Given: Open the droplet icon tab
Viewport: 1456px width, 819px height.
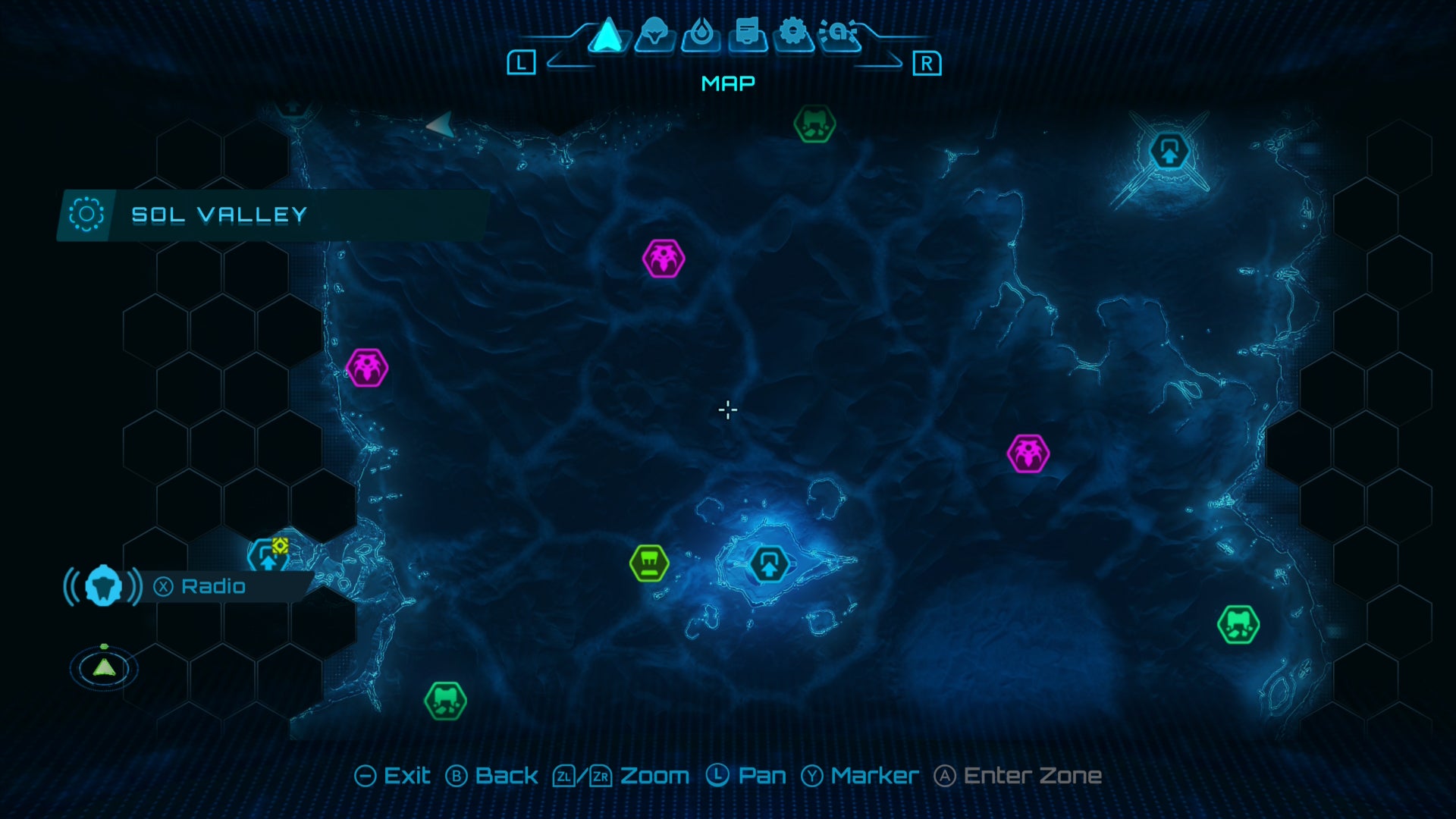Looking at the screenshot, I should (701, 34).
